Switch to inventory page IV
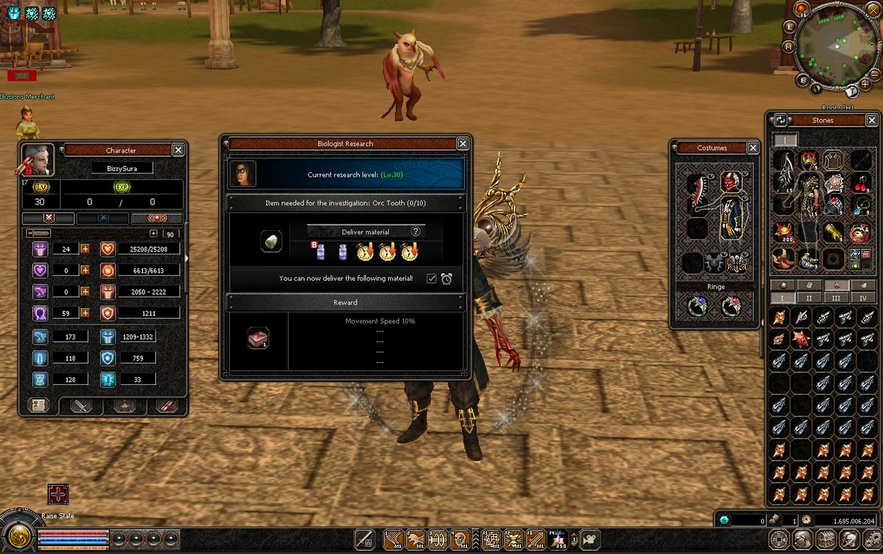Viewport: 883px width, 554px height. click(x=860, y=298)
